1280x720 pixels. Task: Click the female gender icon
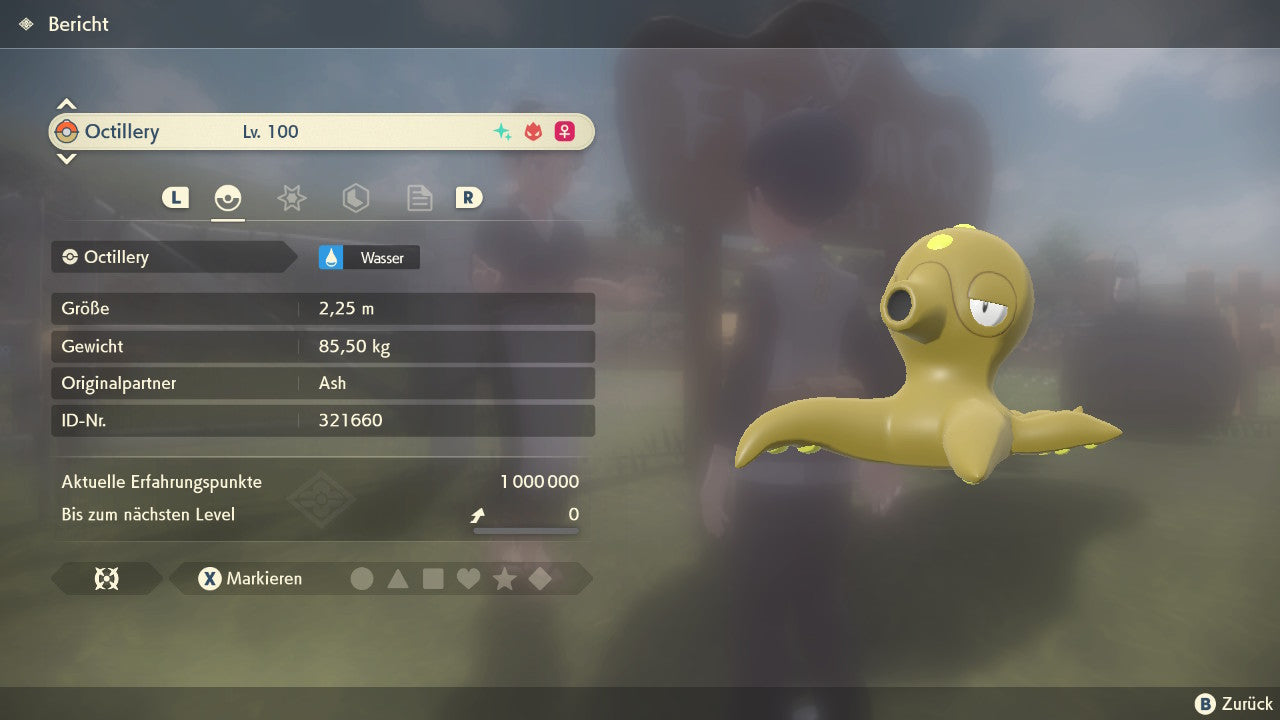coord(565,132)
